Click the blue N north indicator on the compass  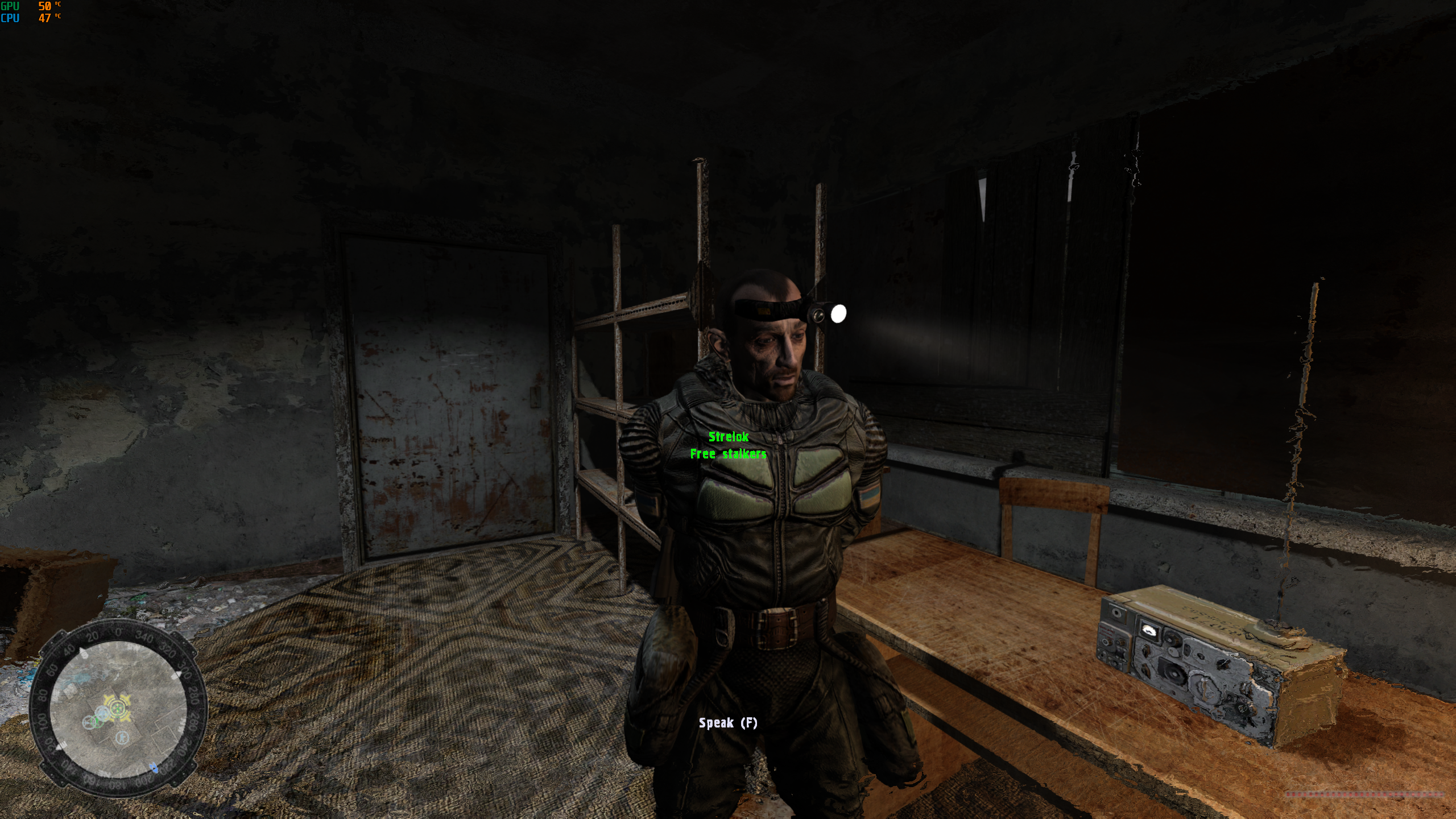154,767
